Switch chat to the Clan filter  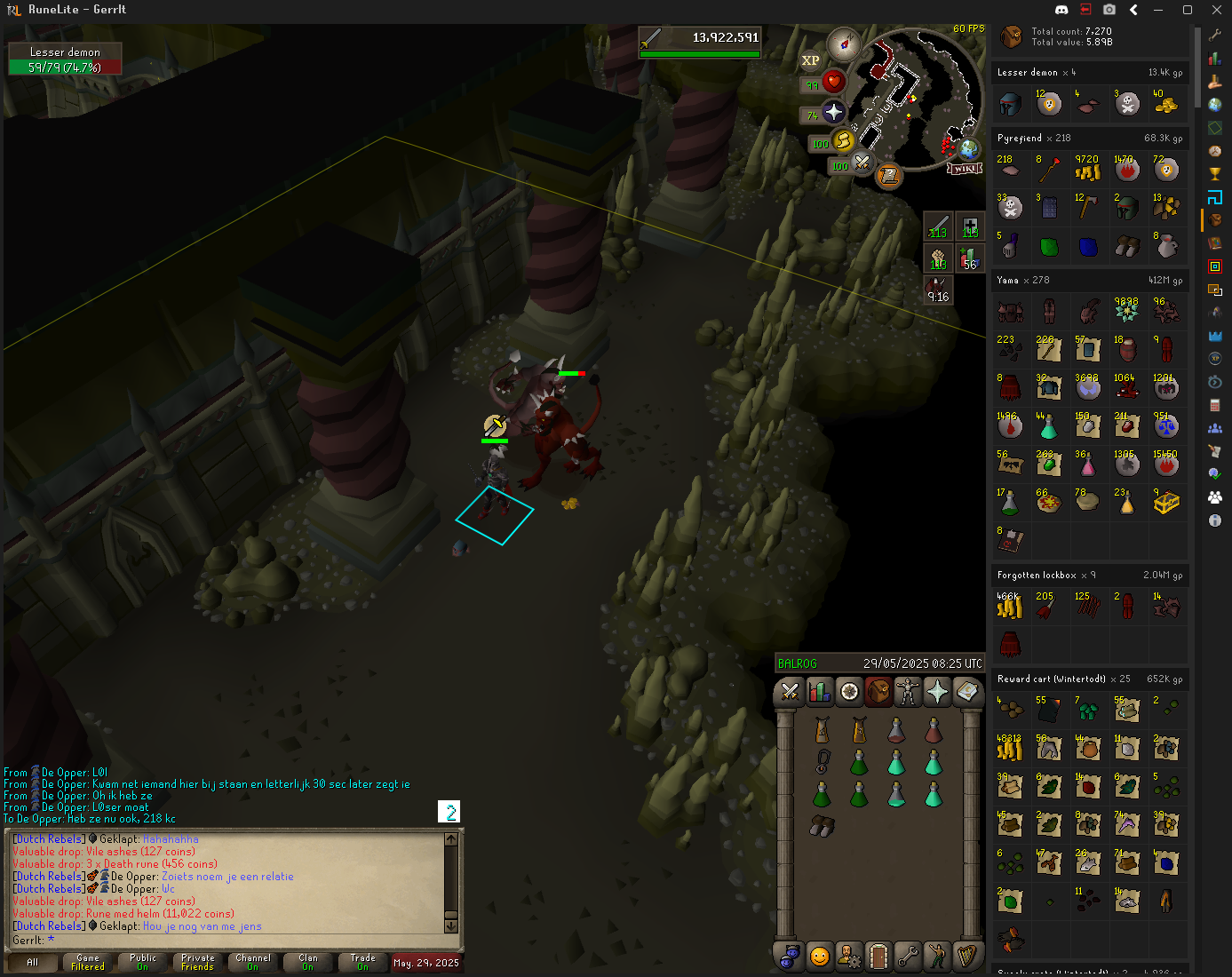point(308,962)
